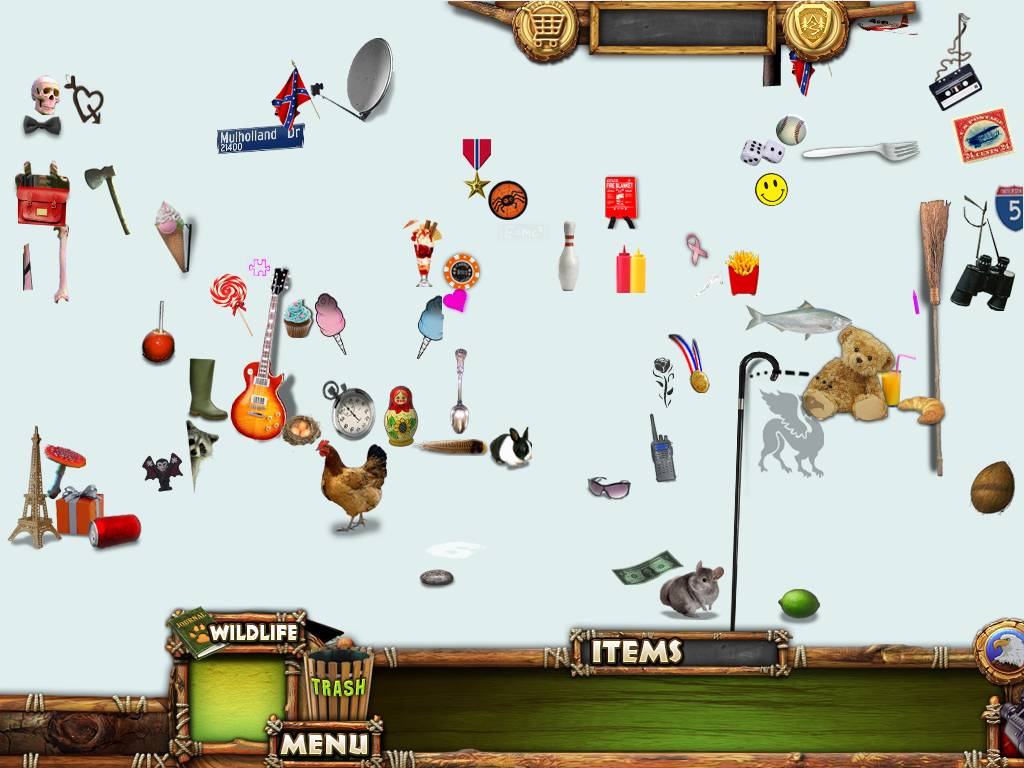This screenshot has height=768, width=1024.
Task: Activate the camera icon
Action: [1008, 722]
